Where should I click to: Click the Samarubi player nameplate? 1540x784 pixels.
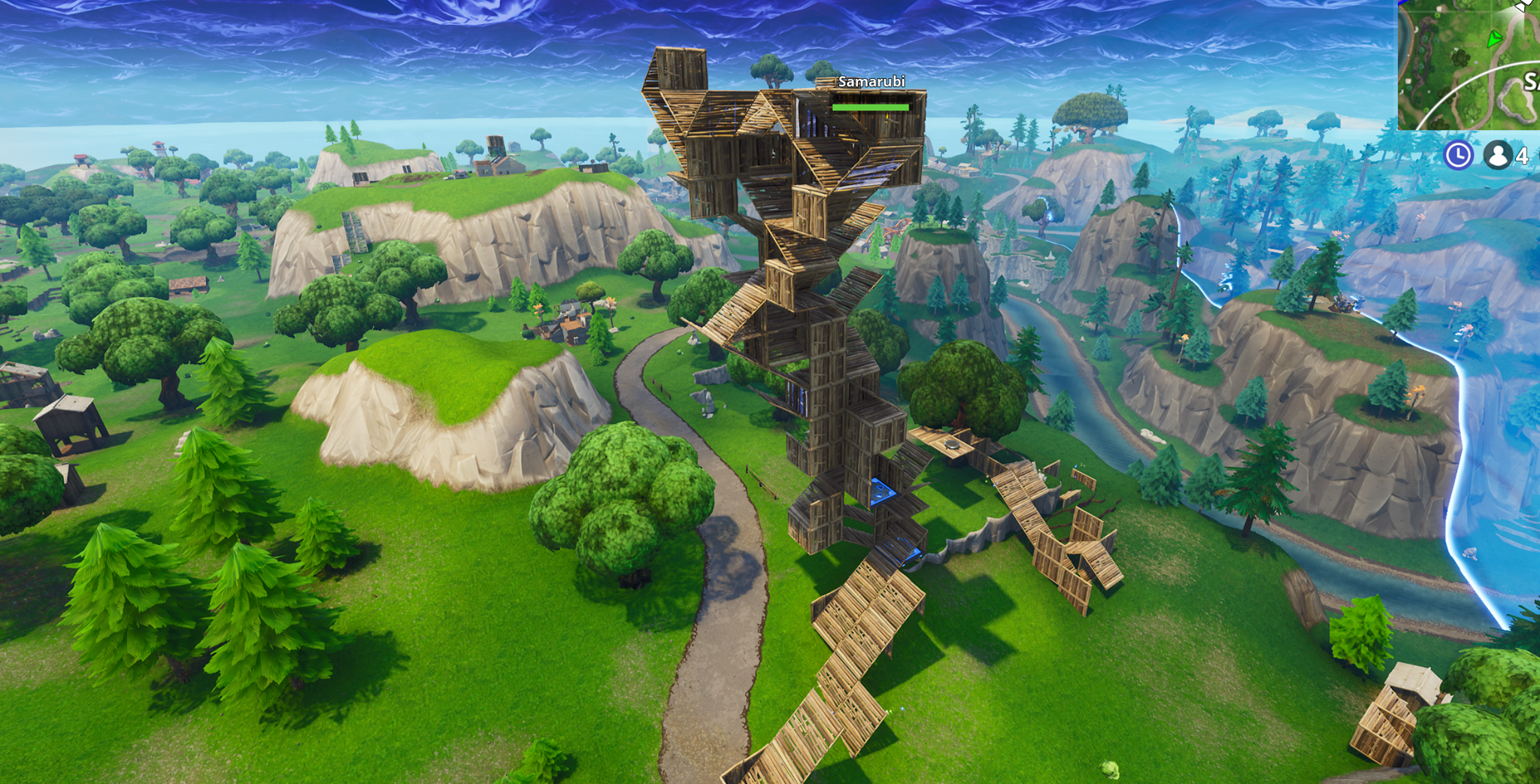pos(872,82)
